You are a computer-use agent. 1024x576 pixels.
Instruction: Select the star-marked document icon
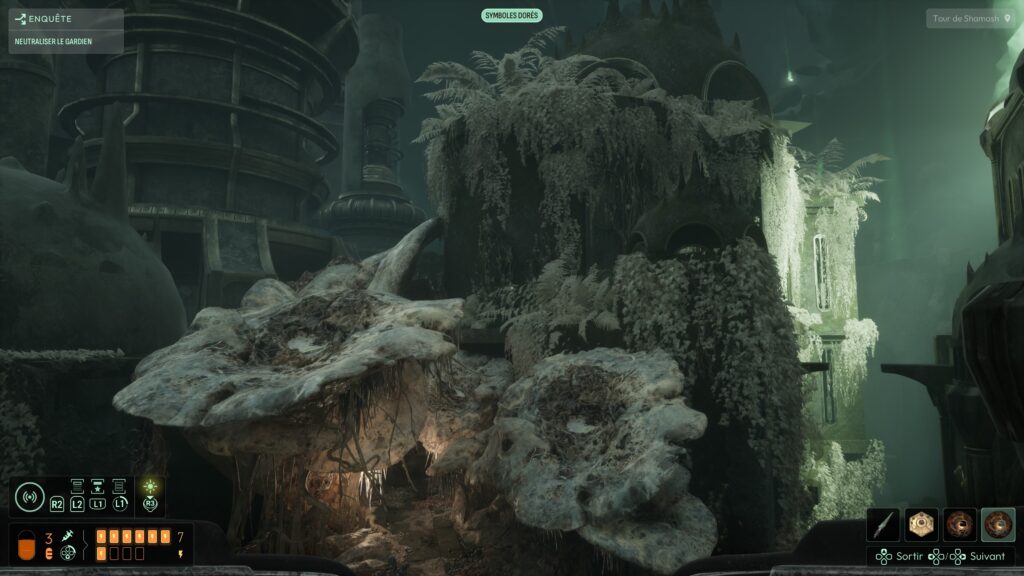pos(99,486)
